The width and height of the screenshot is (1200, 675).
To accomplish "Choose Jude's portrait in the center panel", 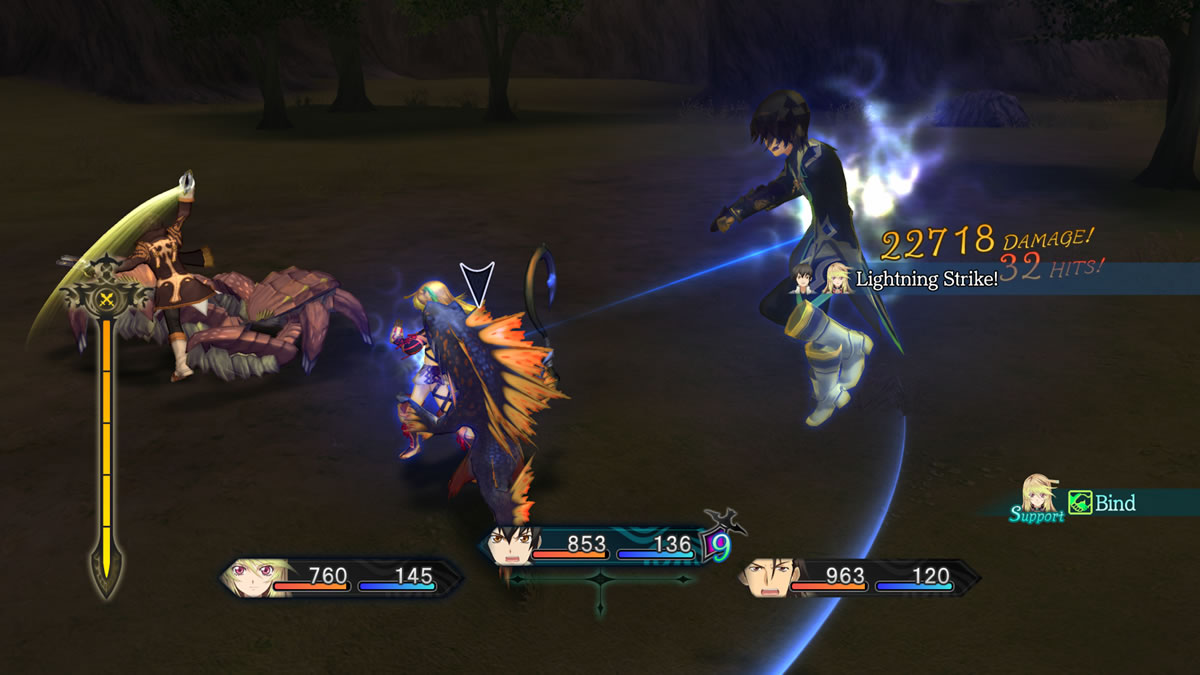I will click(x=514, y=545).
